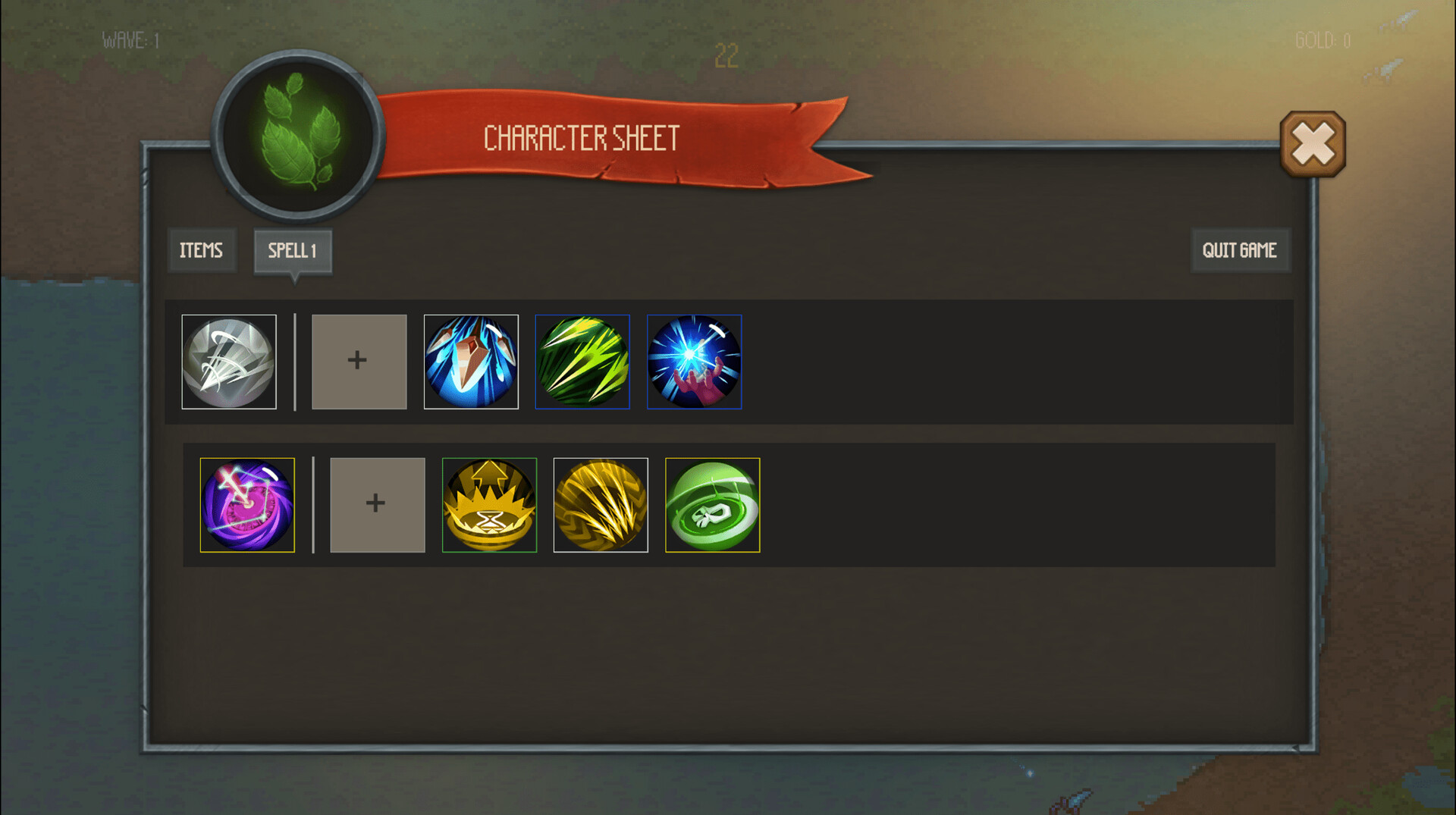Select the yellow-bordered purple spell slot
Viewport: 1456px width, 815px height.
(x=247, y=505)
